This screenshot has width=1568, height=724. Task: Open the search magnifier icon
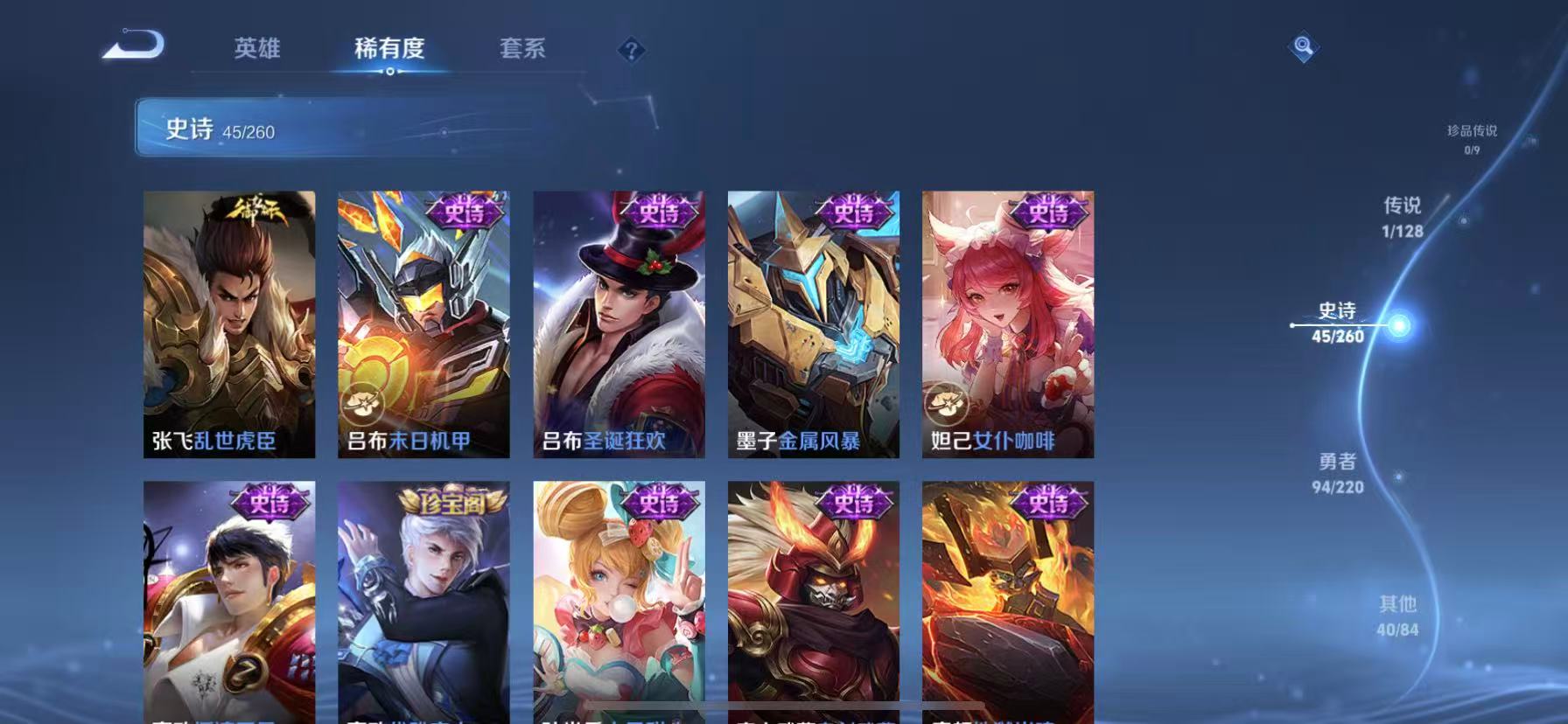coord(1303,48)
